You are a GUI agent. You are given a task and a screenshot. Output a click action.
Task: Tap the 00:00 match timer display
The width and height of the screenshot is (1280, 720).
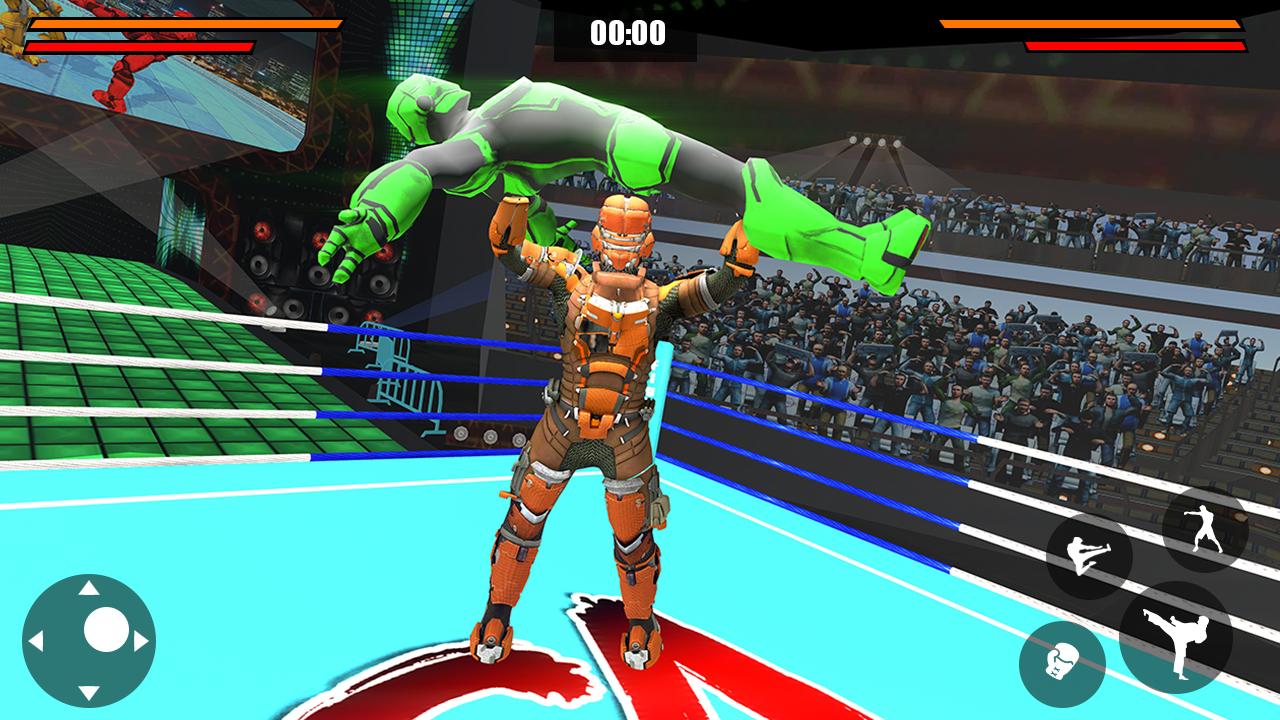(x=628, y=33)
